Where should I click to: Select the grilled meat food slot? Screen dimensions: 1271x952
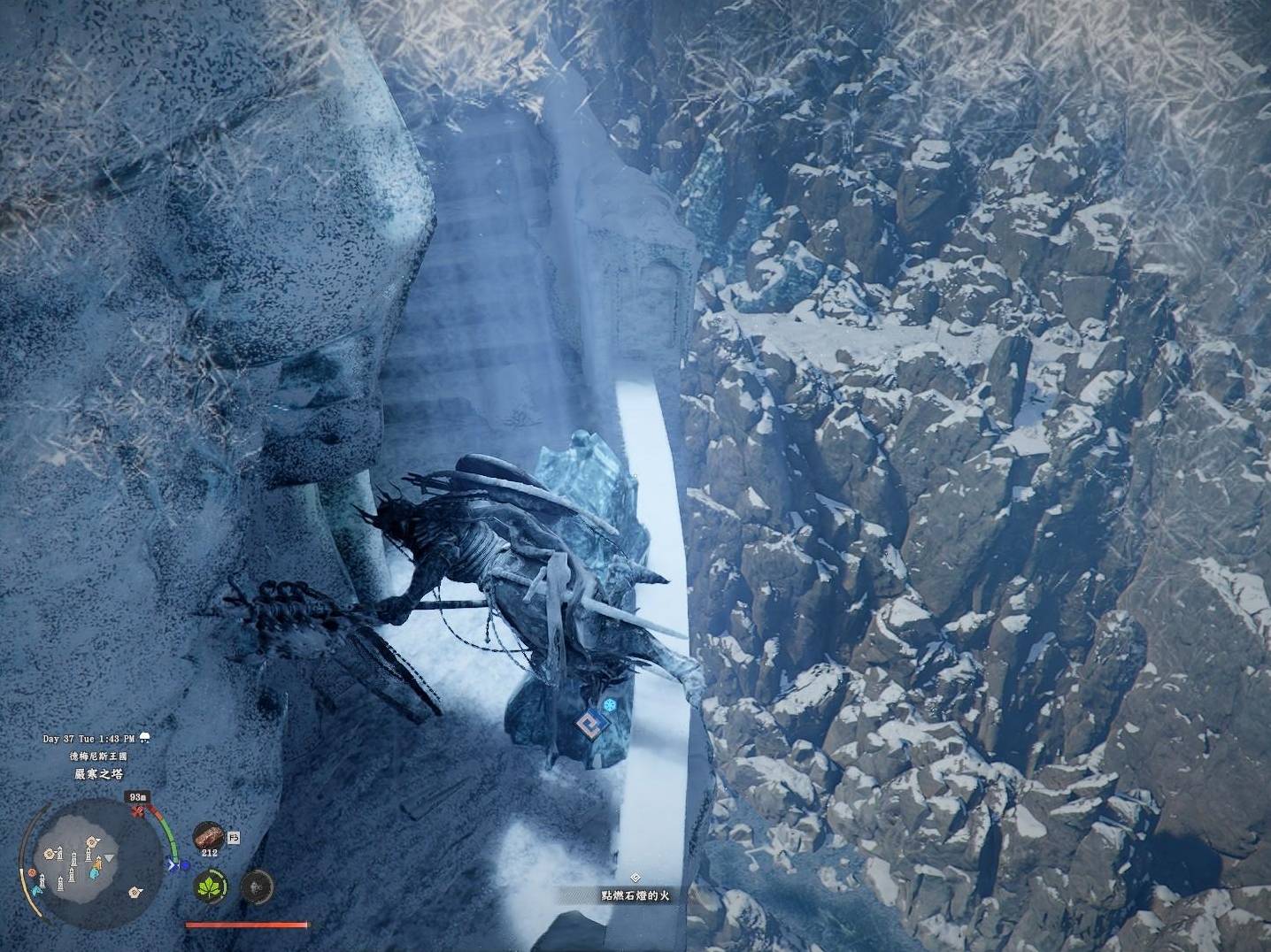[x=209, y=835]
